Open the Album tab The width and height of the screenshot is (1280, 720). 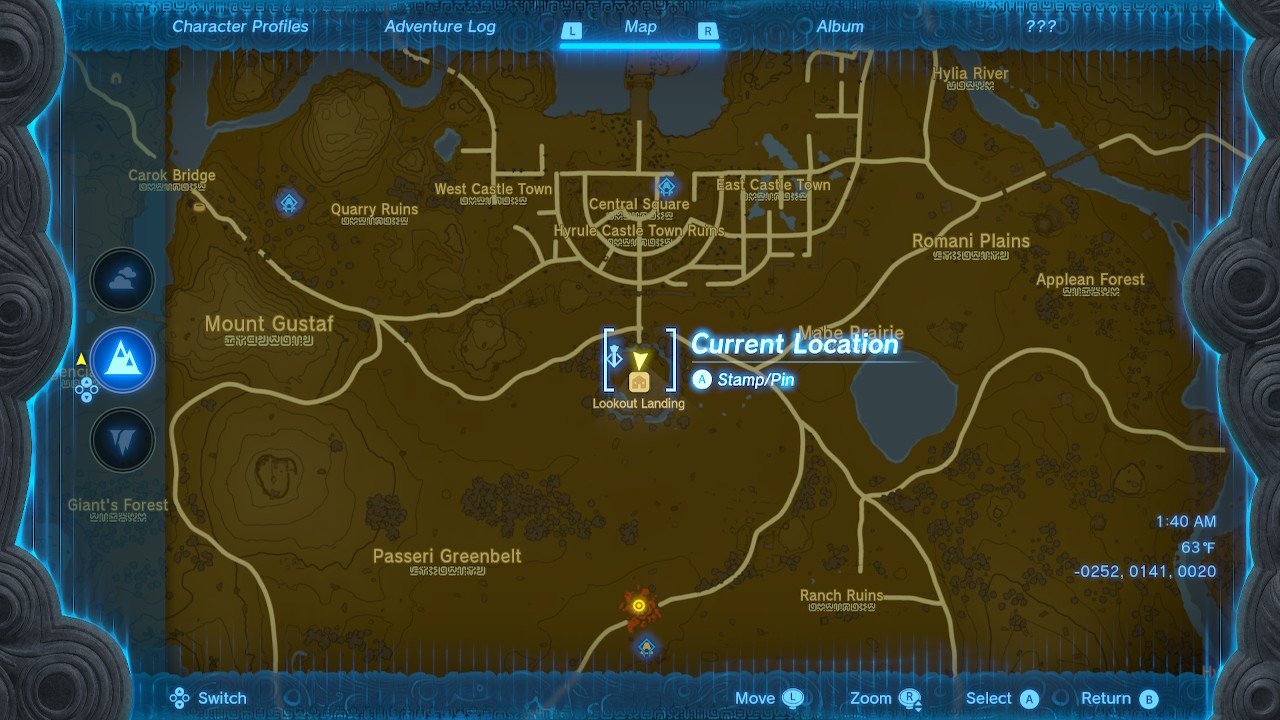(x=839, y=27)
